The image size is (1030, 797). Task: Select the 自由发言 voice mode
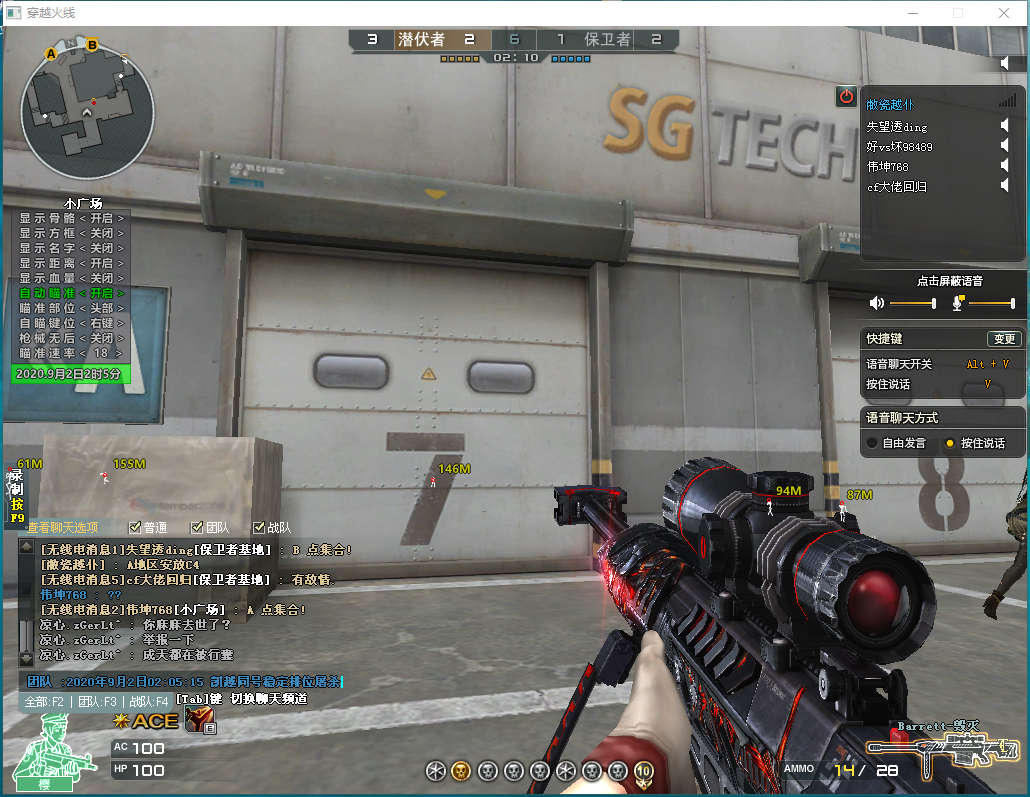tap(873, 443)
